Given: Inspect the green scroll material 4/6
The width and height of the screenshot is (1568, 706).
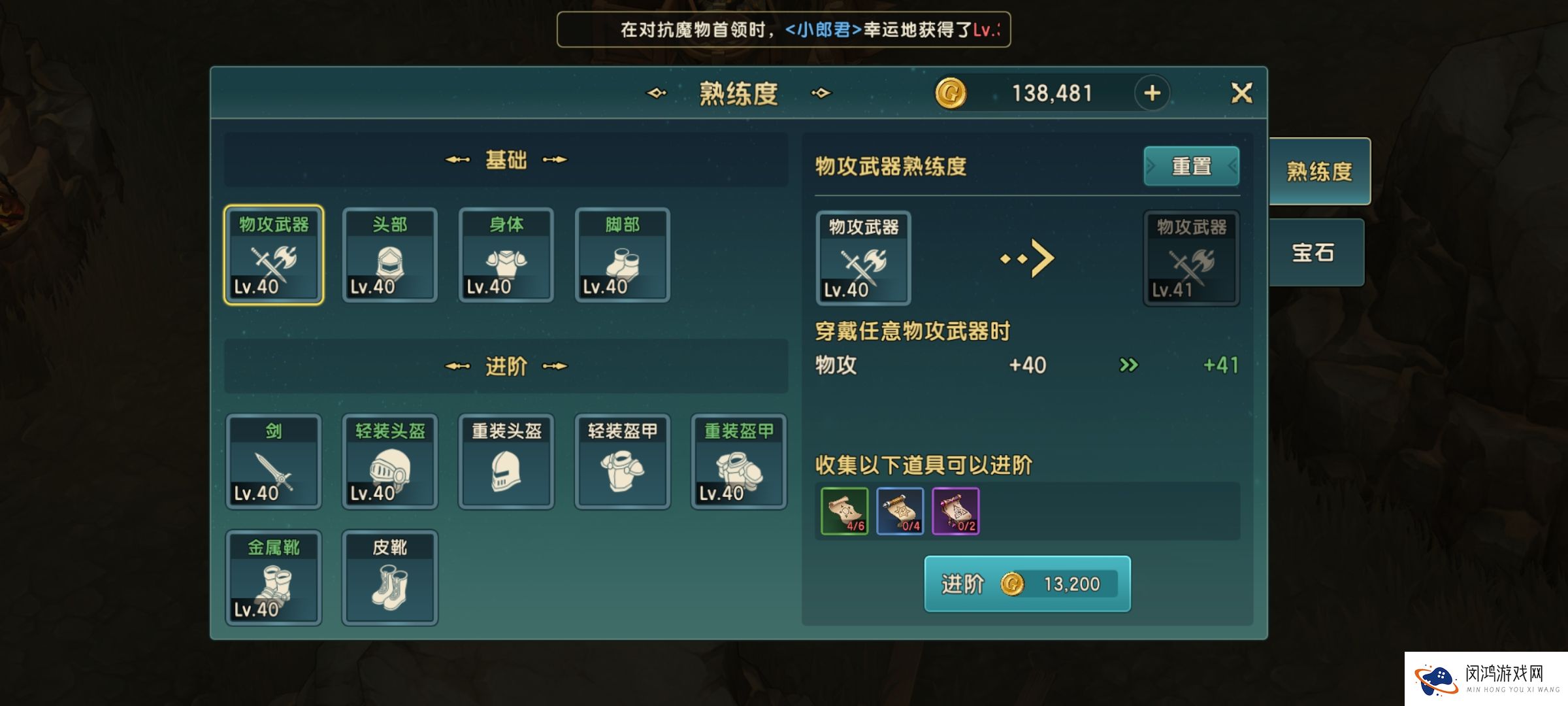Looking at the screenshot, I should pyautogui.click(x=844, y=511).
